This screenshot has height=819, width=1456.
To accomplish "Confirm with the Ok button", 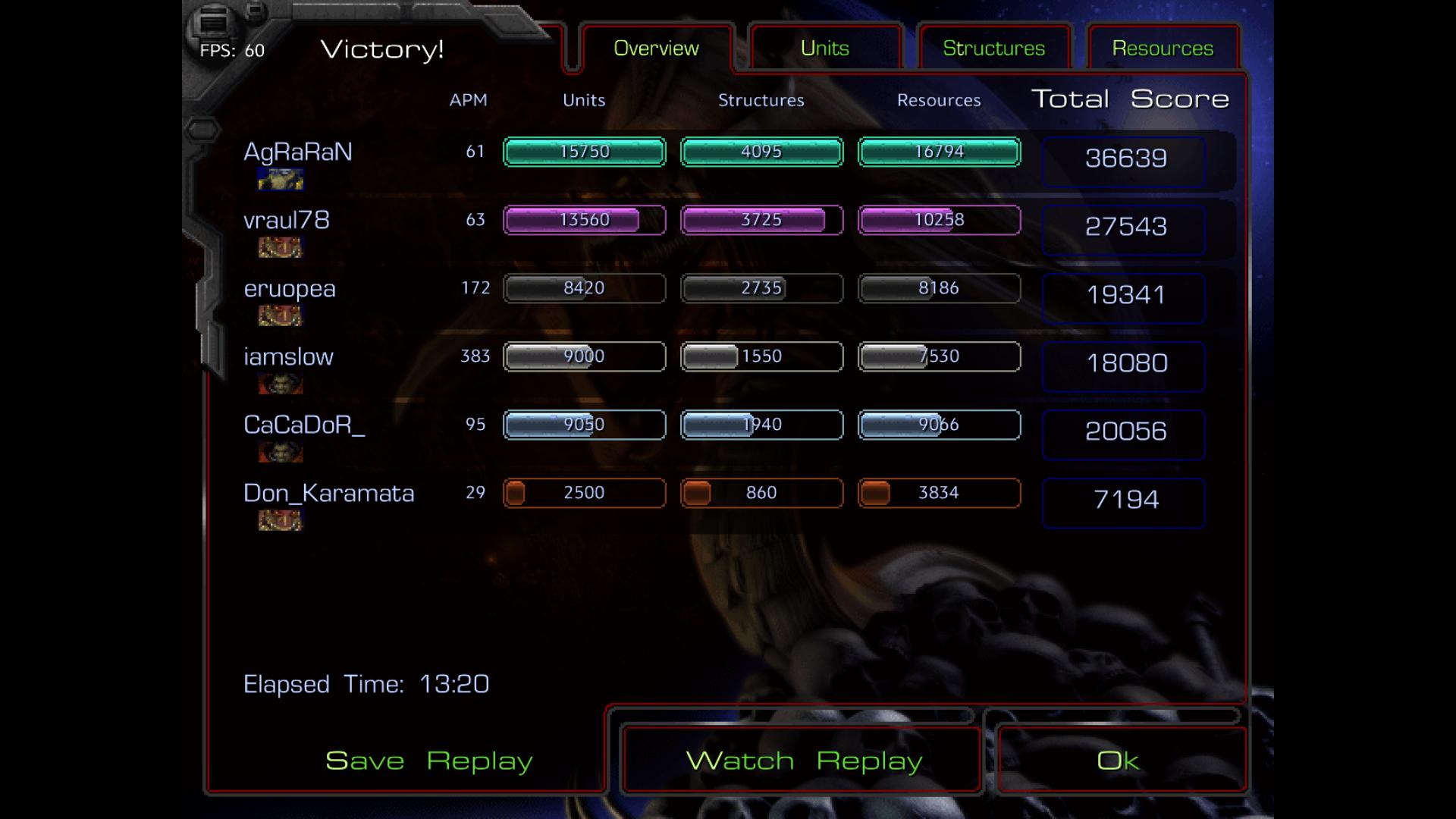I will coord(1118,761).
